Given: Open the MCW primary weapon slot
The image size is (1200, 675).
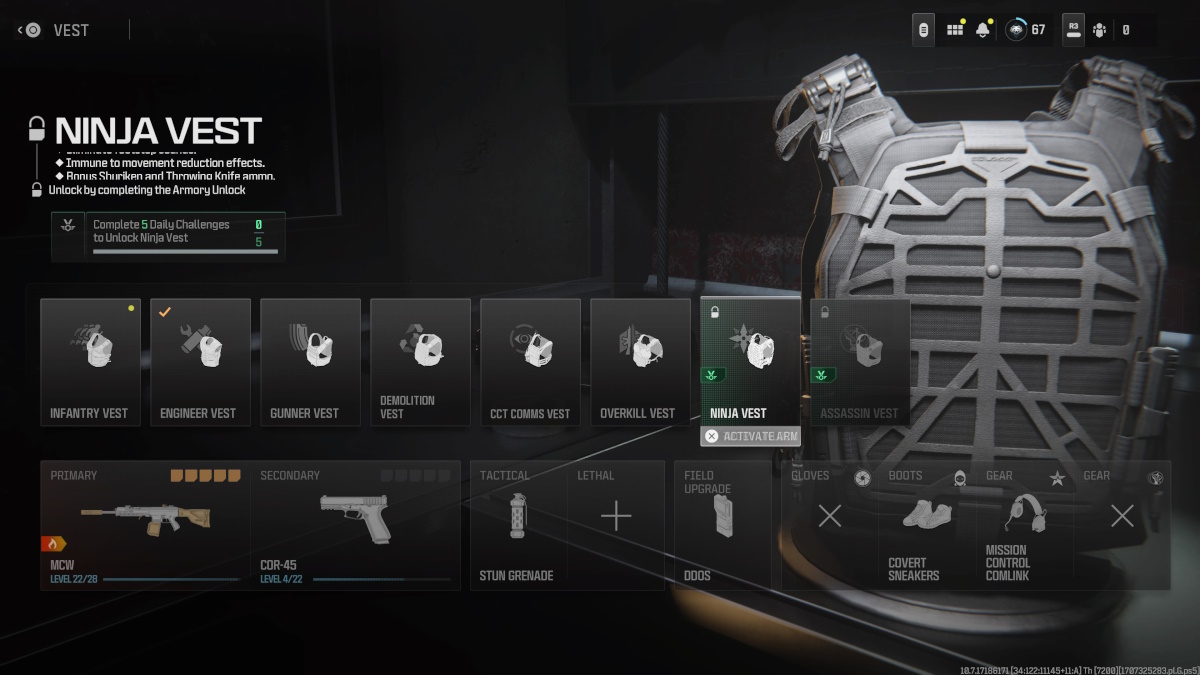Looking at the screenshot, I should (145, 525).
